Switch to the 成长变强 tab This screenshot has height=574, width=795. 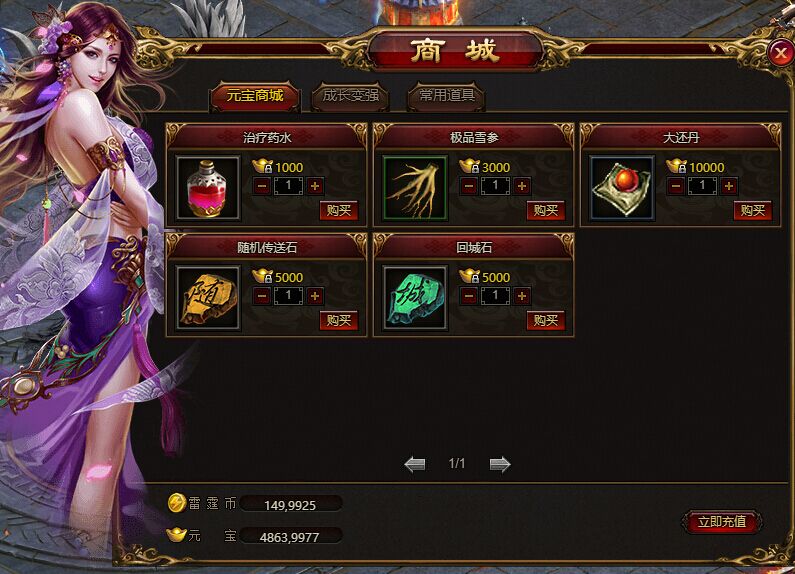pyautogui.click(x=345, y=96)
